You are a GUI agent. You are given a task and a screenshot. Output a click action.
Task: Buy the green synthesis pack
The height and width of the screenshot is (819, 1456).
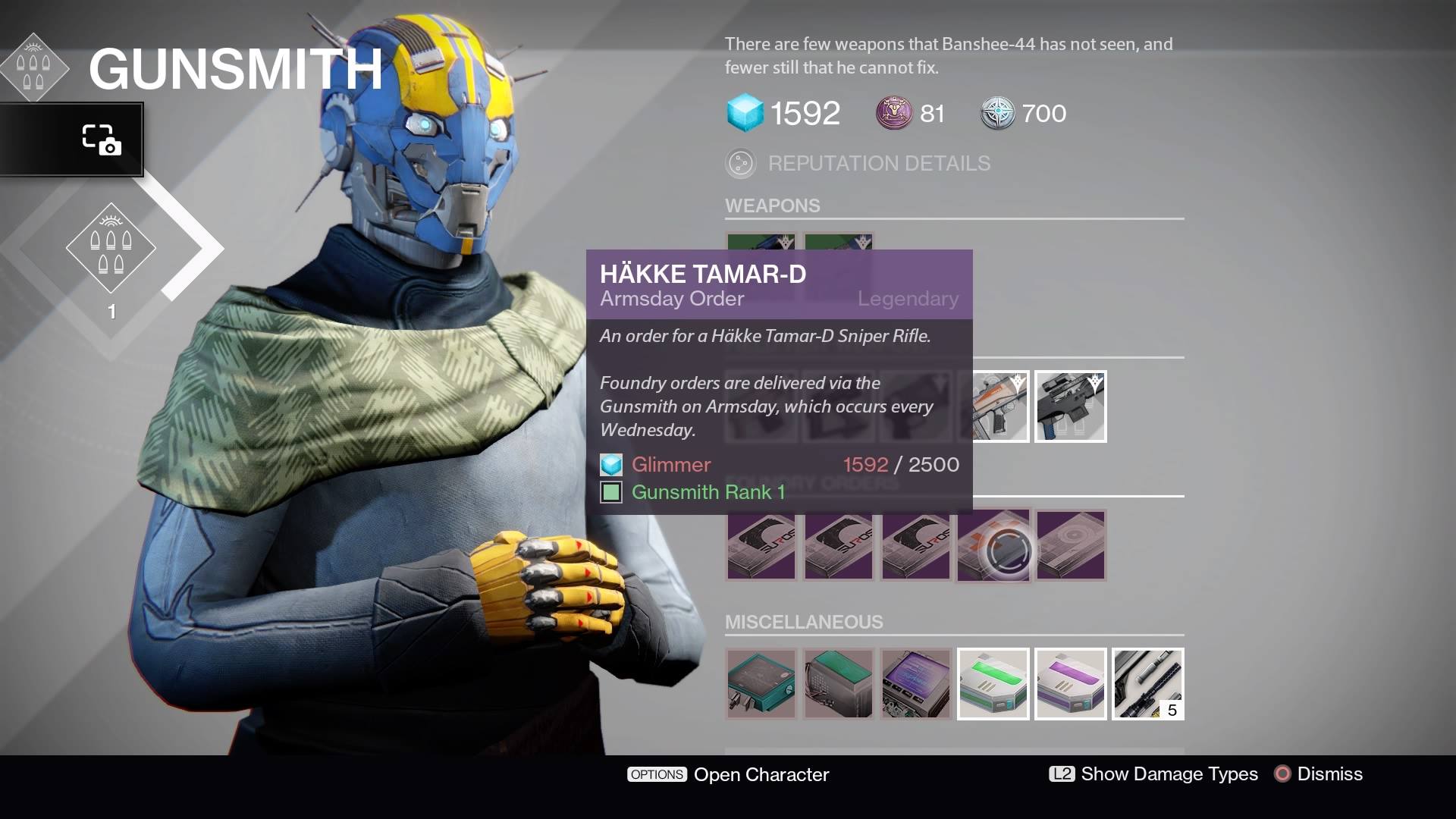pos(993,683)
